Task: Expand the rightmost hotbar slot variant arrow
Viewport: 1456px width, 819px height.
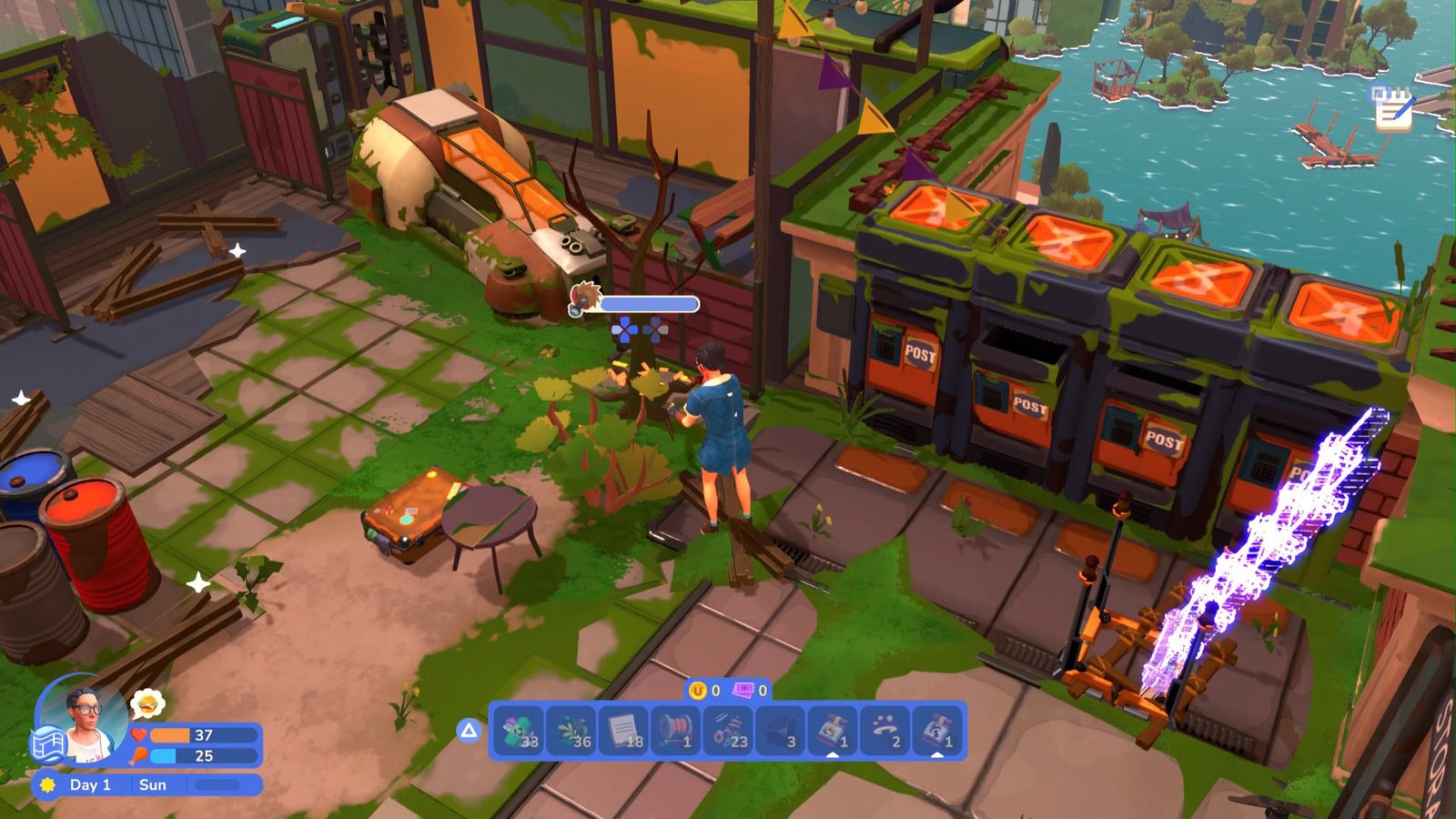Action: [939, 753]
